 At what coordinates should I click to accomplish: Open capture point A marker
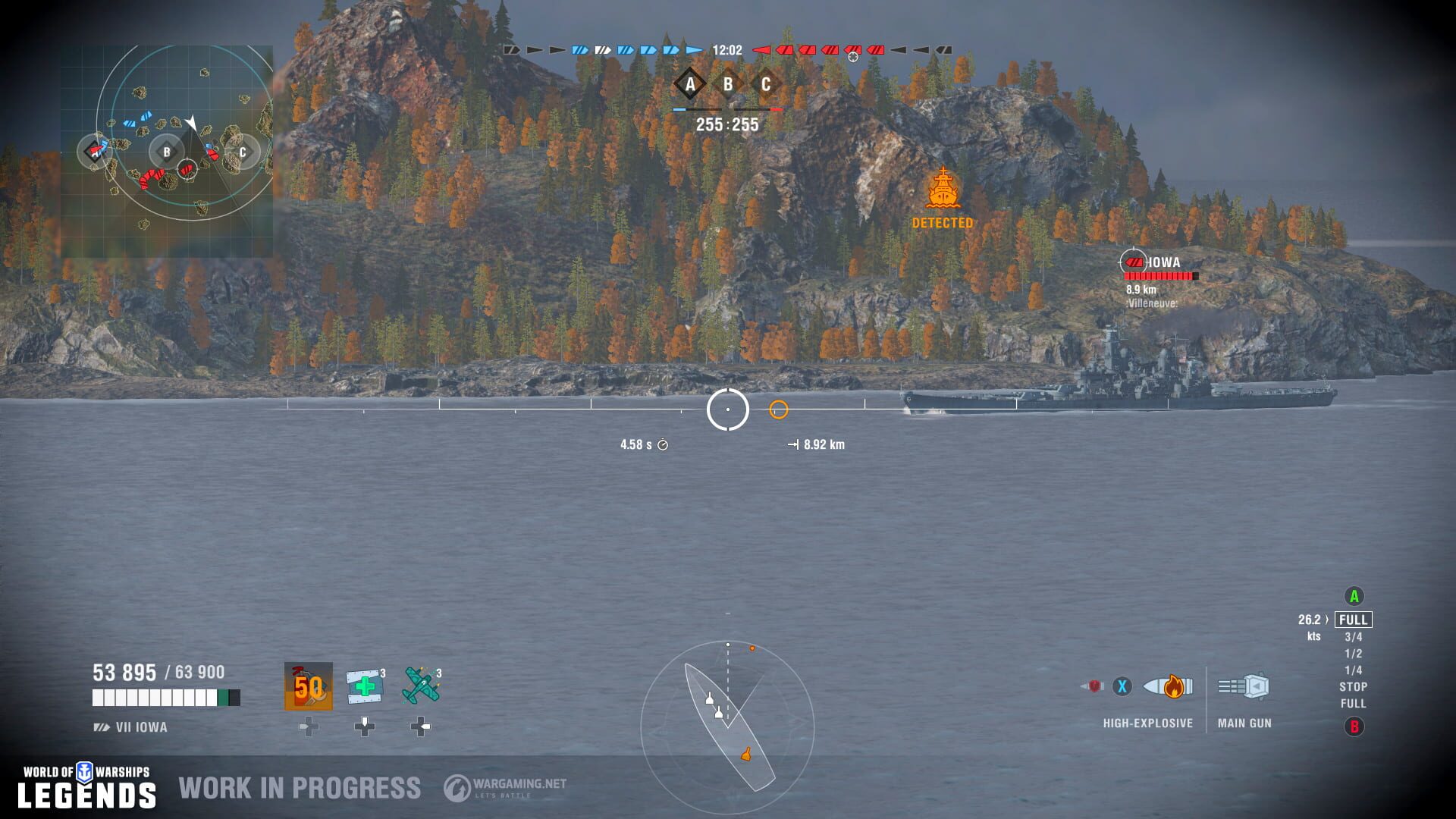click(689, 85)
